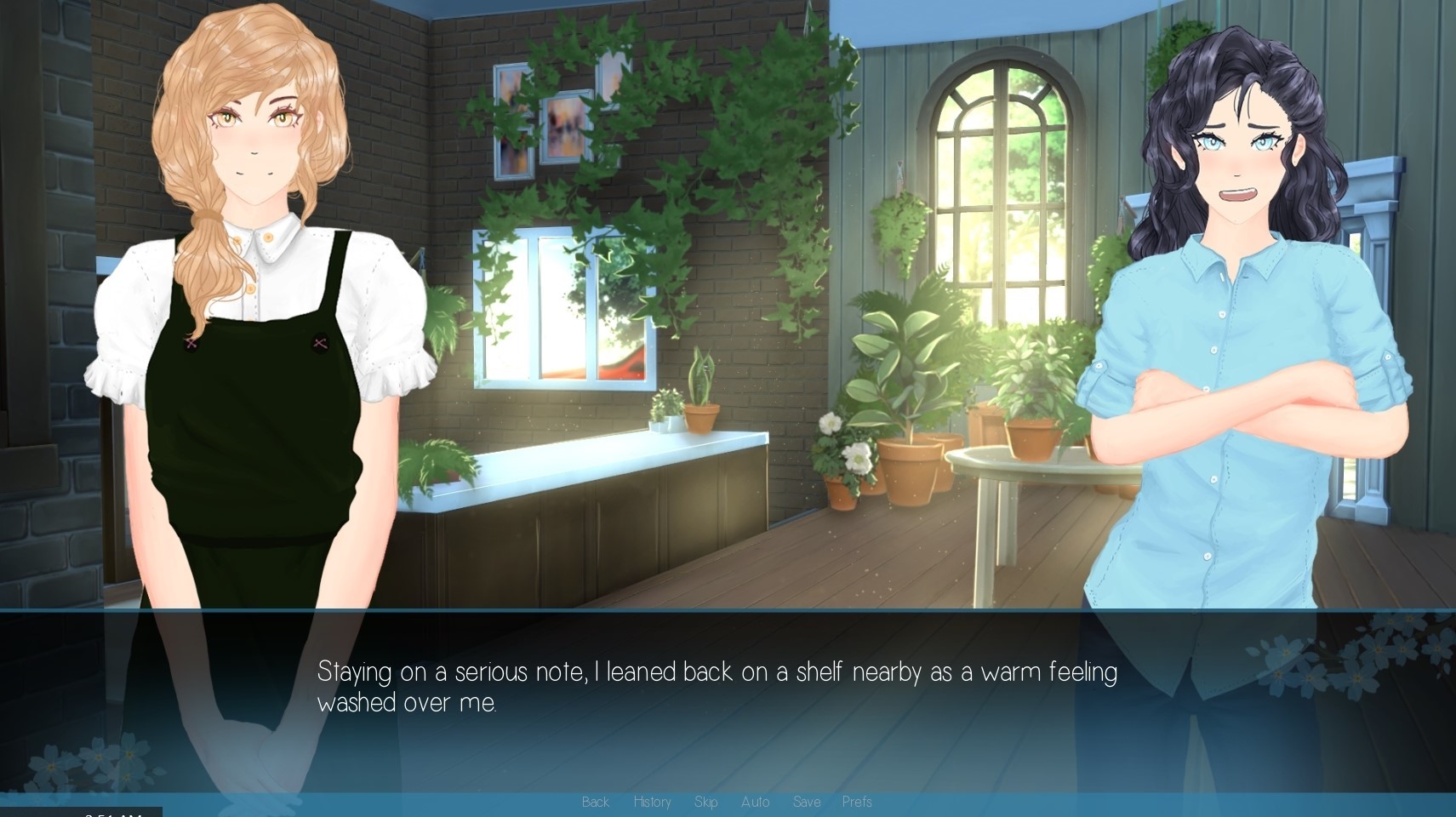Enable Skip mode
Screen dimensions: 1456x817
(x=705, y=802)
